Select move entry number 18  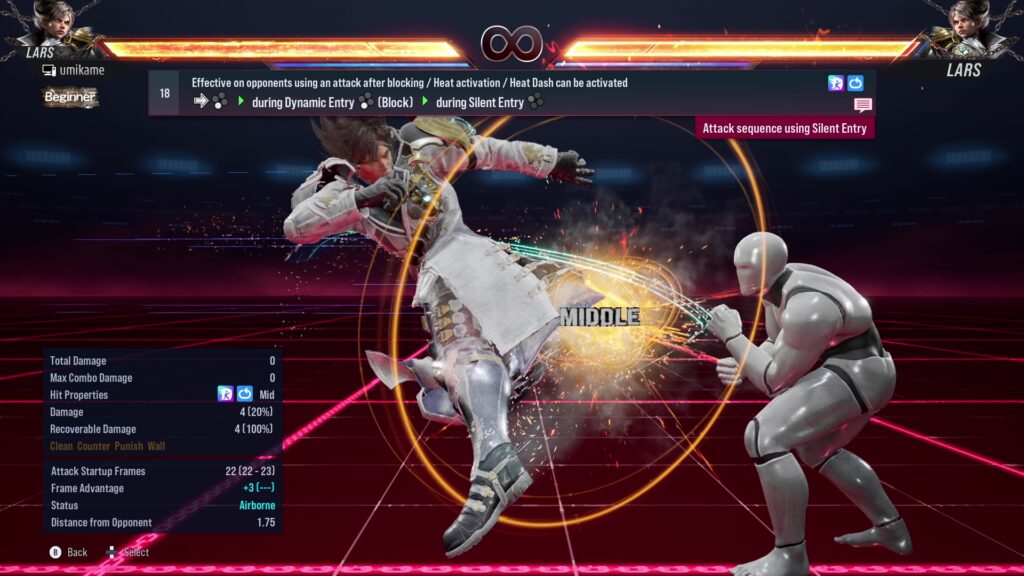164,93
